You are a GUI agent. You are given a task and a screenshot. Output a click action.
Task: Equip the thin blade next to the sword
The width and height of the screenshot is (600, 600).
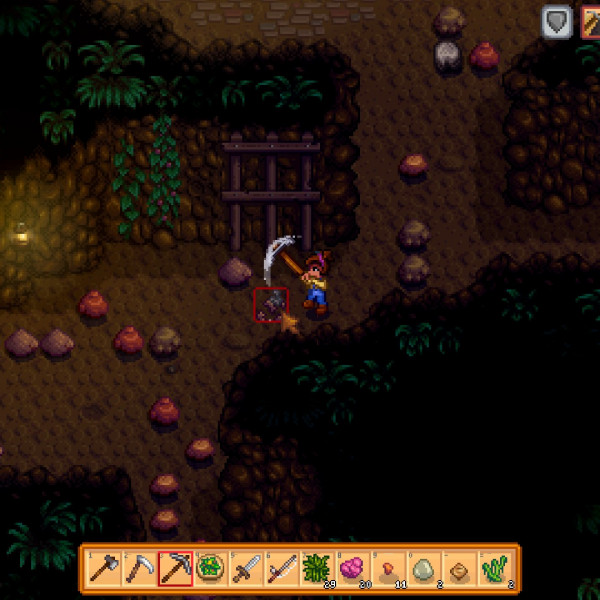283,569
